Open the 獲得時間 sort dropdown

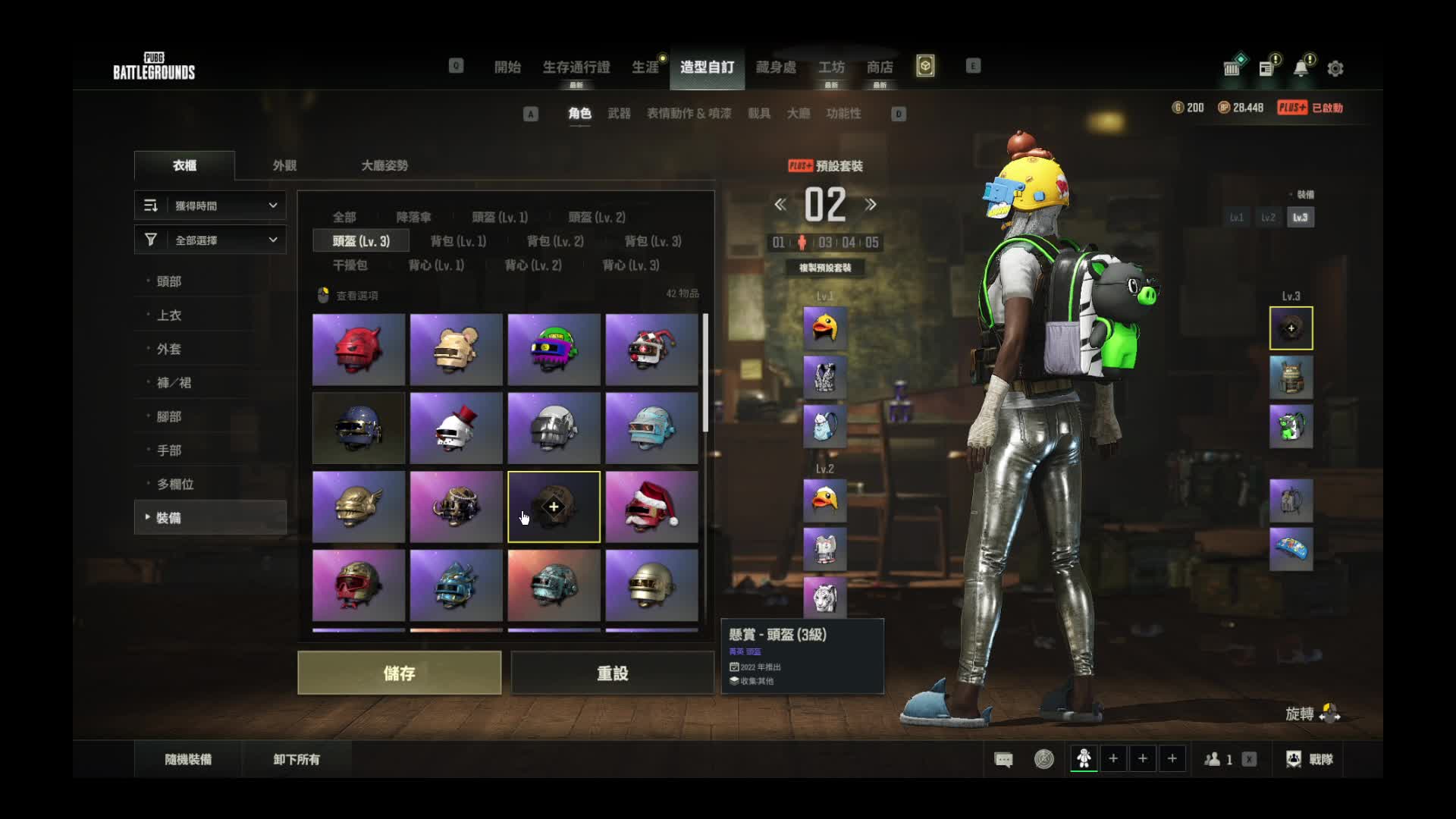coord(211,206)
